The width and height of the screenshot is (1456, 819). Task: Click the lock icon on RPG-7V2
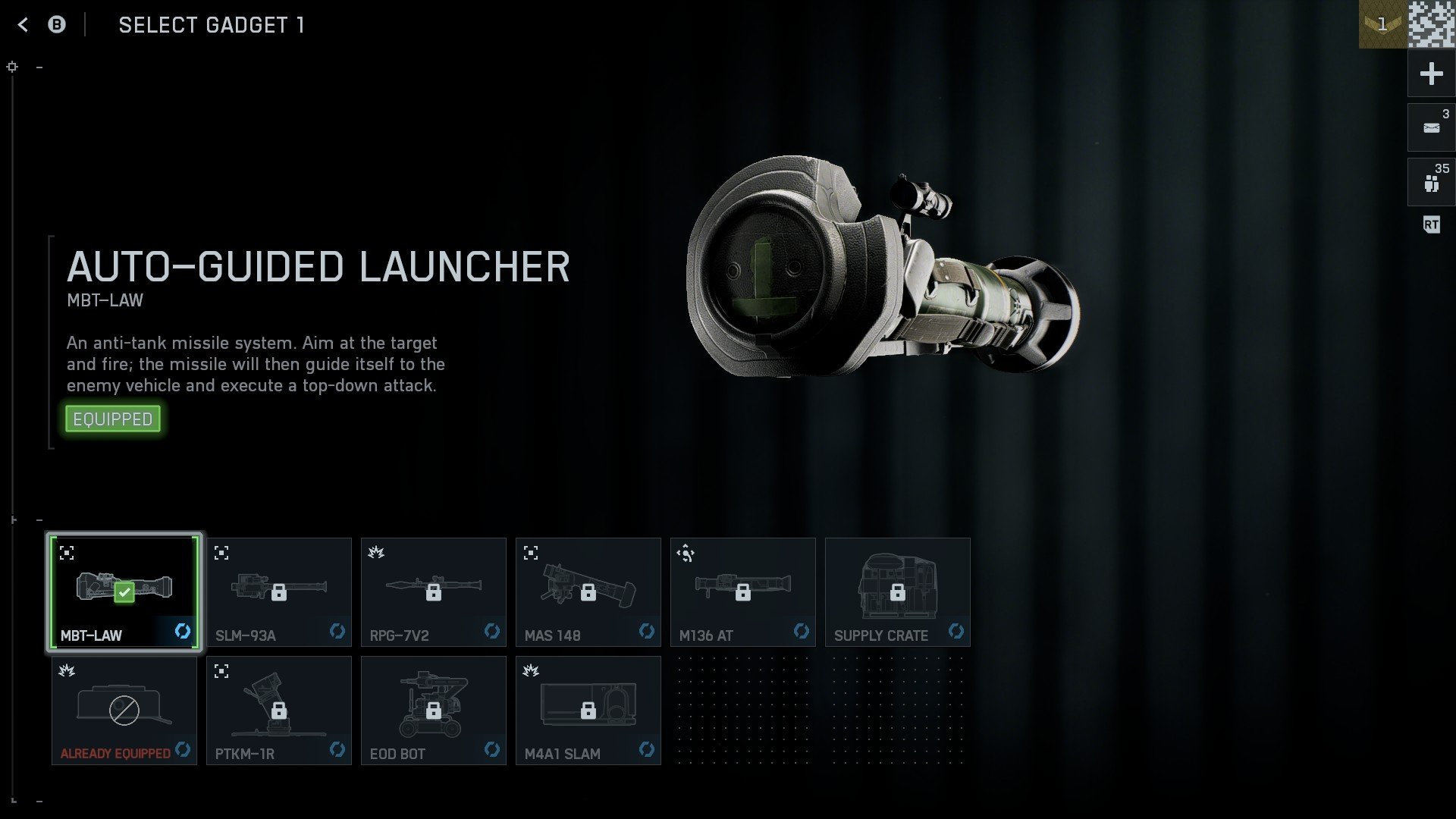[x=433, y=592]
